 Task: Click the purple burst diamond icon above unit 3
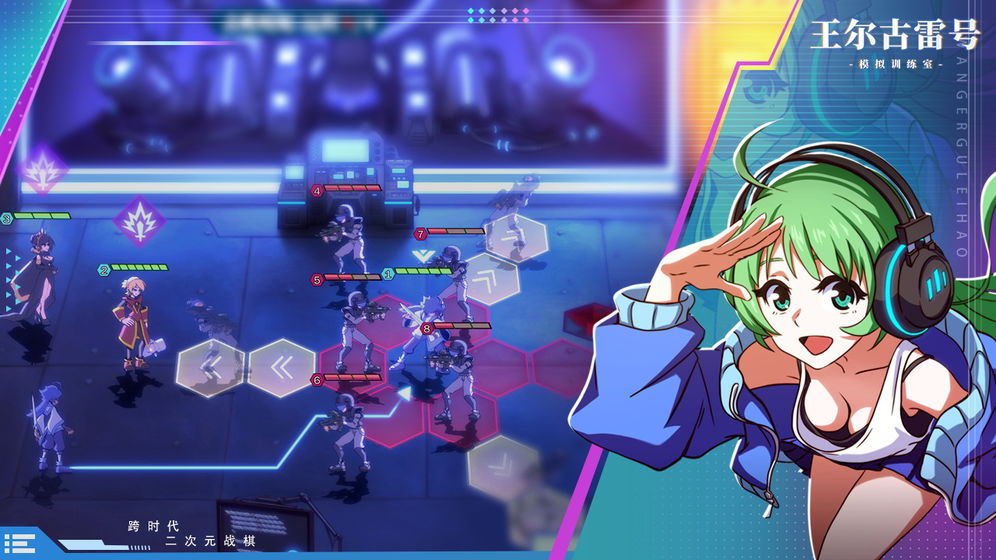point(42,169)
